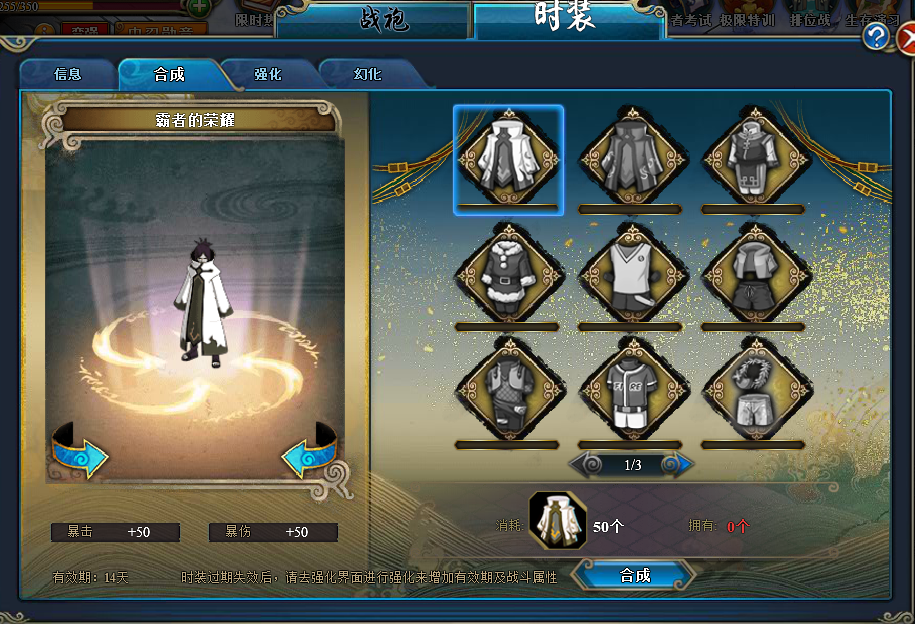Image resolution: width=915 pixels, height=624 pixels.
Task: Select the highlighted white long coat costume
Action: coord(508,159)
